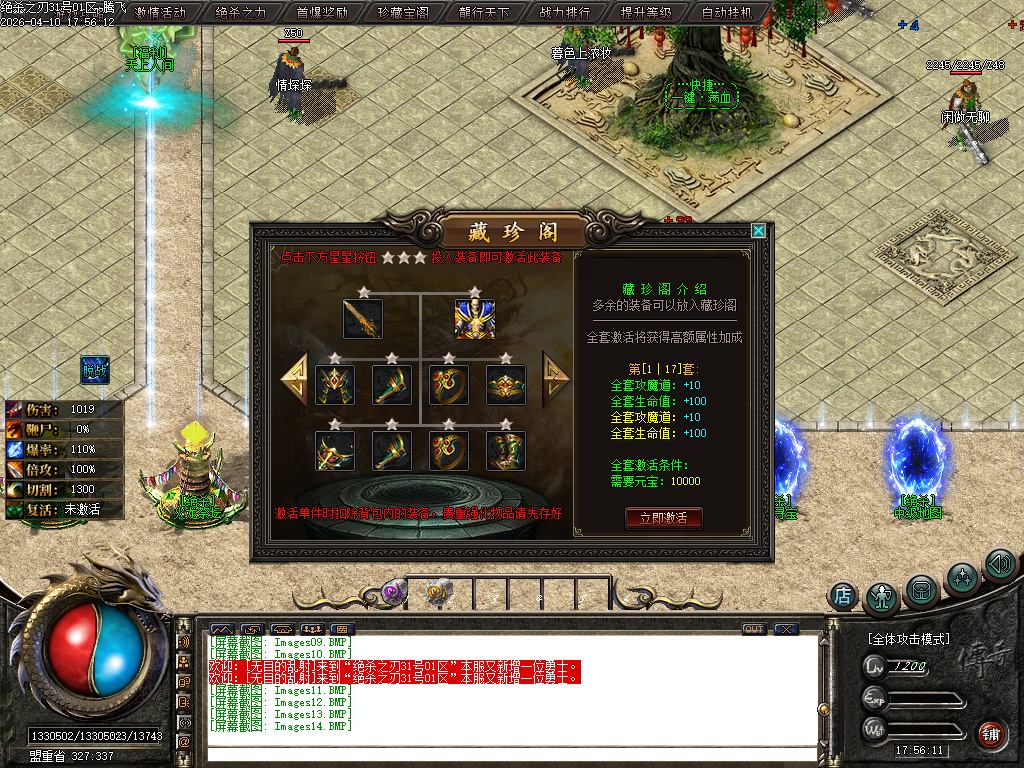Open the 激情活动 menu
The image size is (1024, 768).
[160, 13]
